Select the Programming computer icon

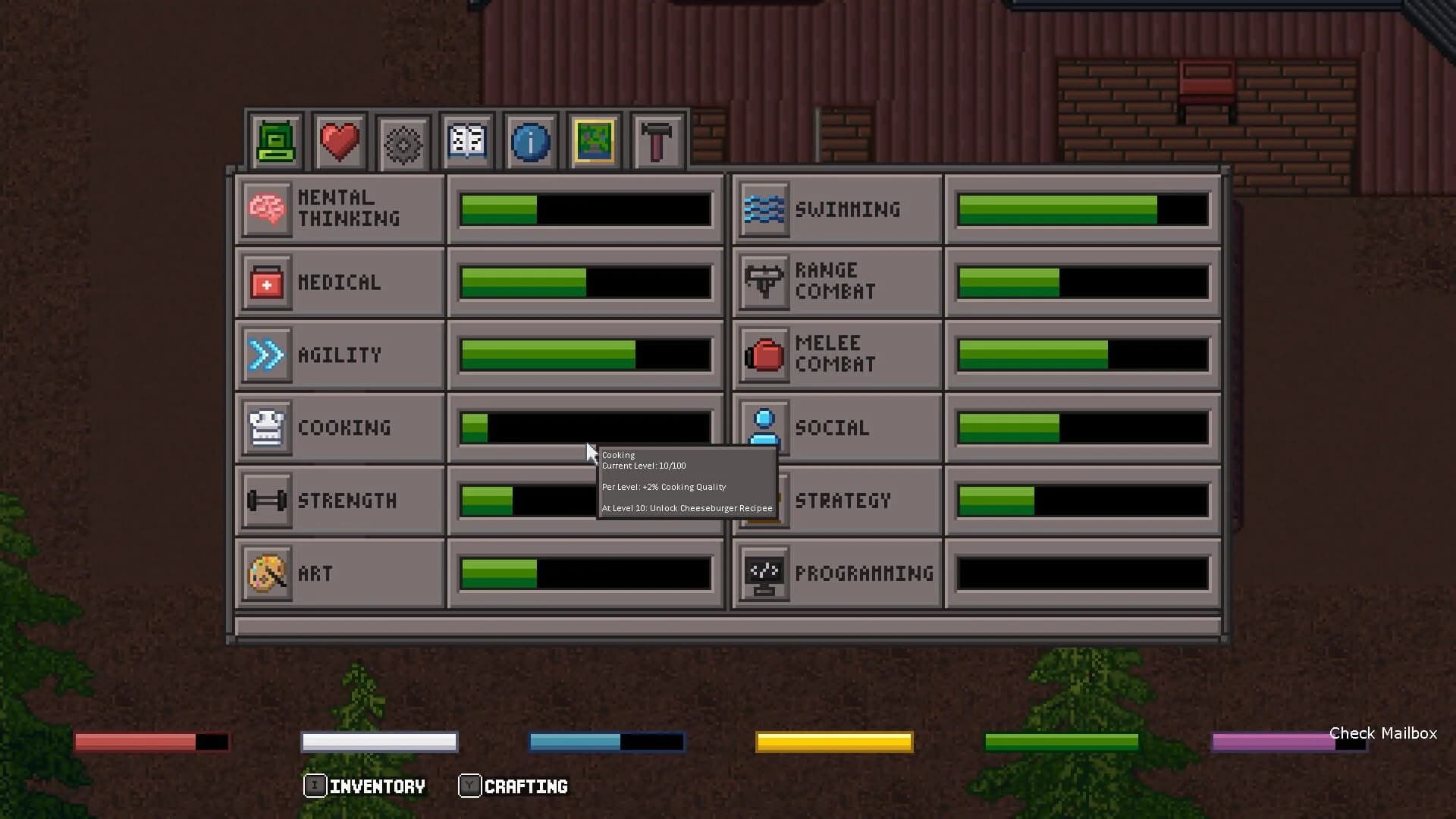[764, 573]
